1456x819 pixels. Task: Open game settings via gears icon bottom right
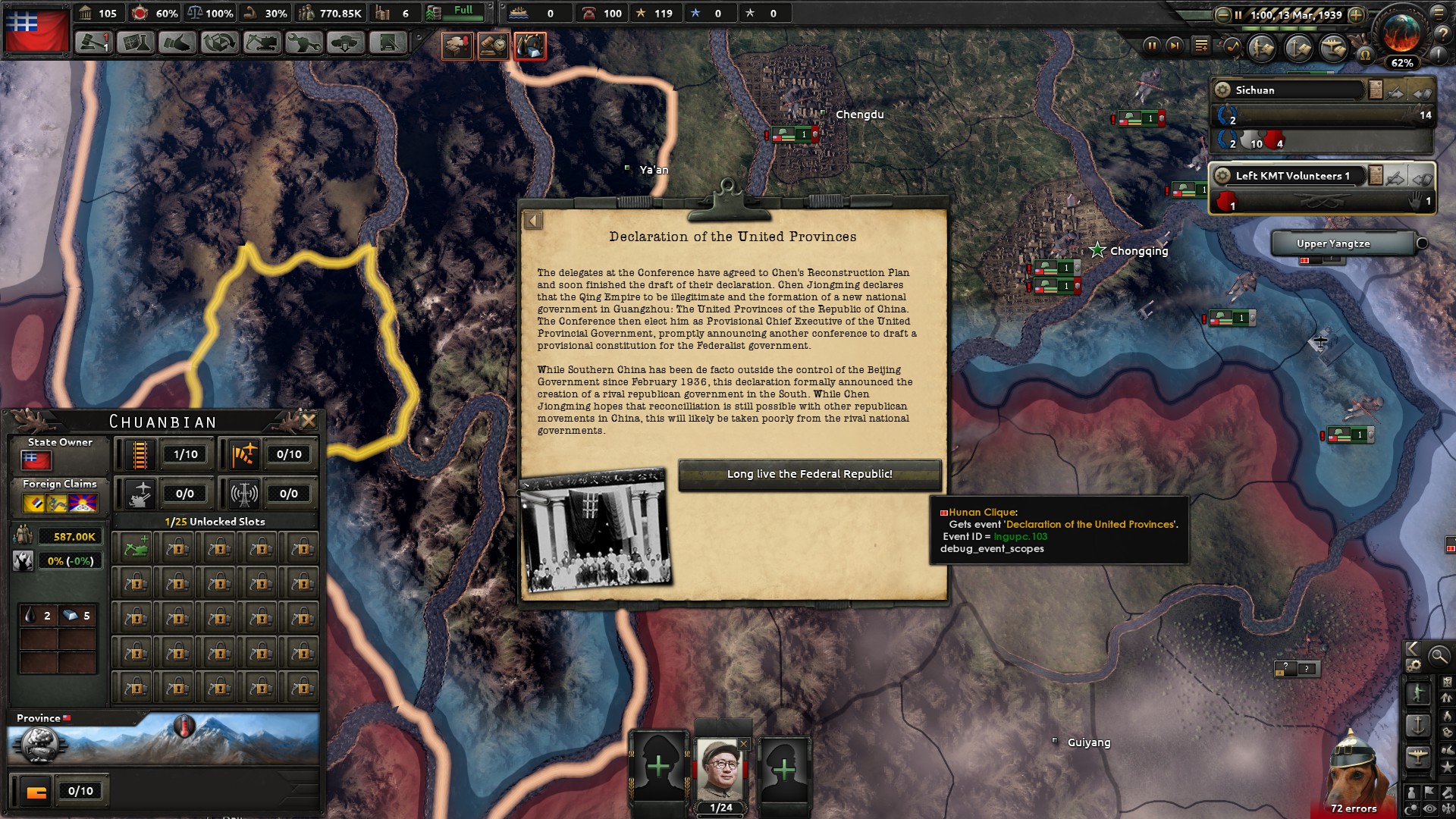tap(1414, 665)
